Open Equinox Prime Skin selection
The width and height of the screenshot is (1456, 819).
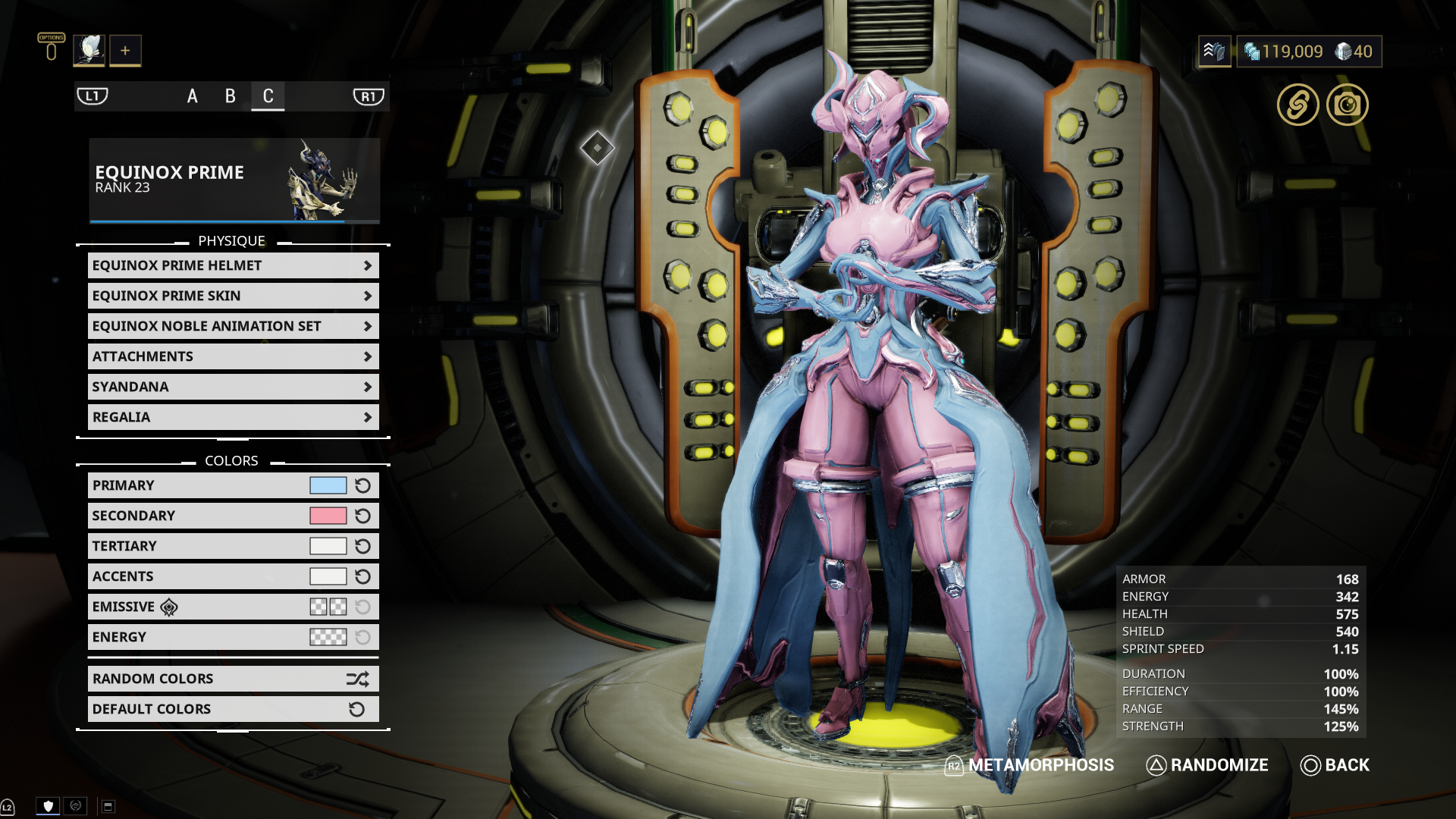point(233,296)
